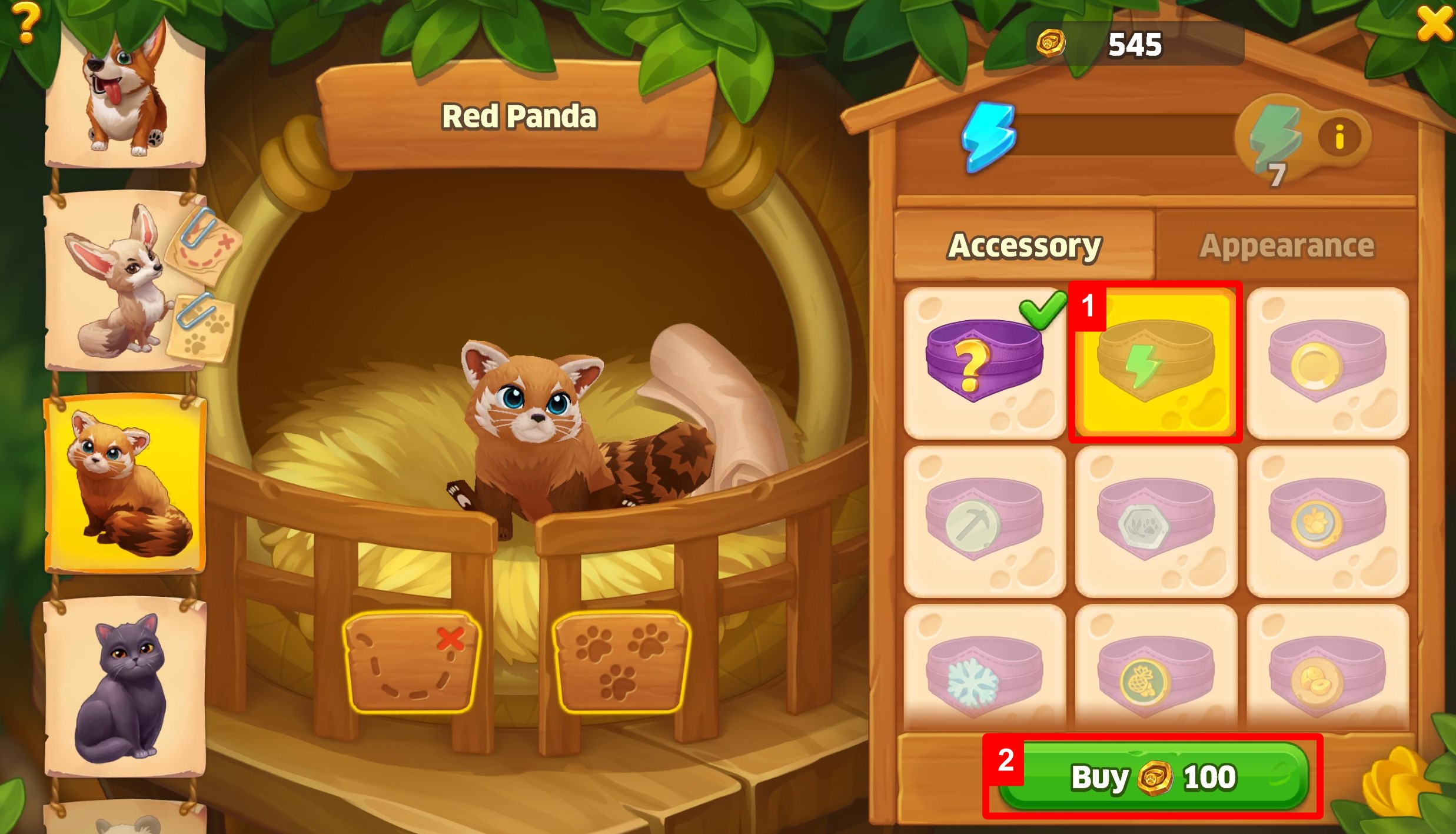Buy the accessory for 100 coins
The width and height of the screenshot is (1456, 834).
(x=1153, y=776)
